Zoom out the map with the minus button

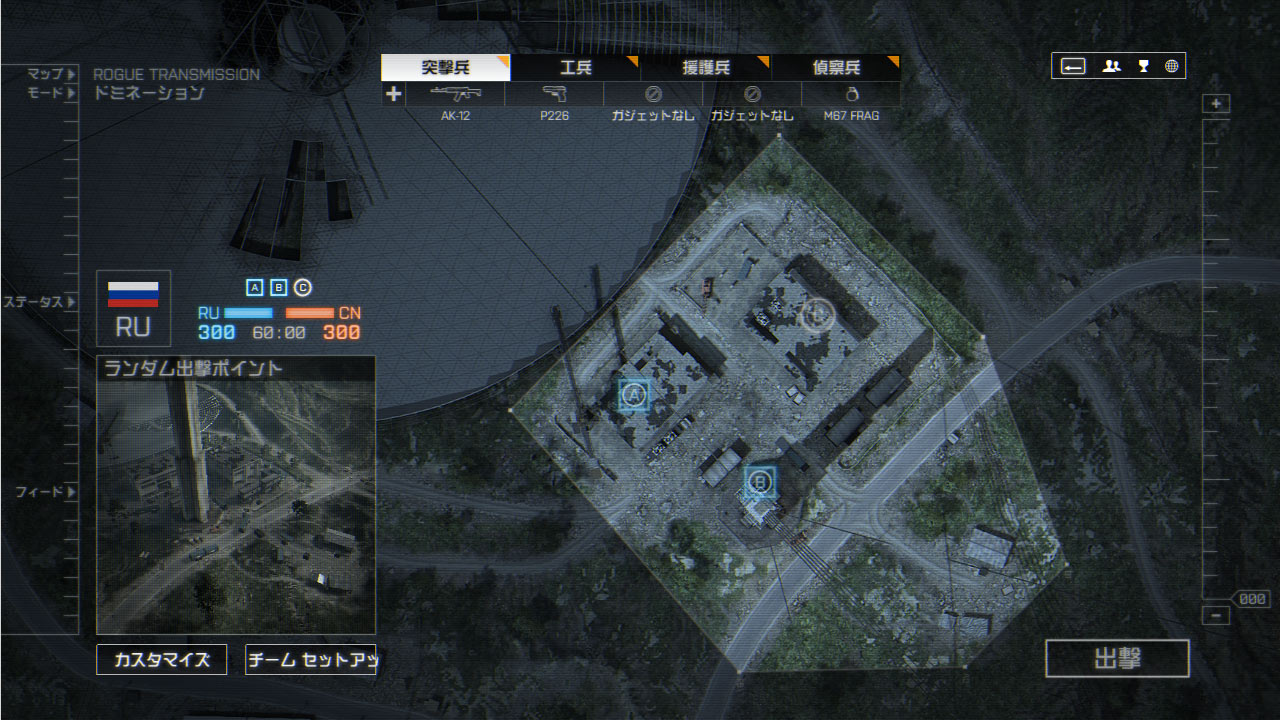tap(1216, 616)
